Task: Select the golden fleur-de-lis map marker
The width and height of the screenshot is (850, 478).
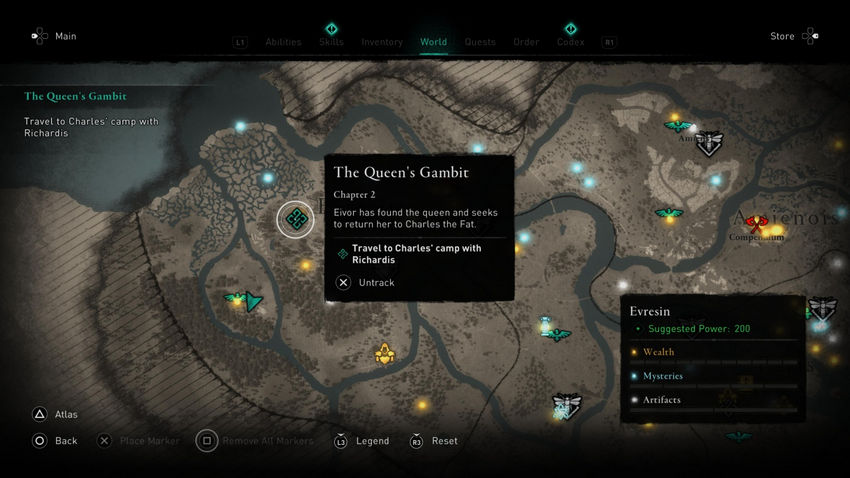Action: click(x=384, y=353)
